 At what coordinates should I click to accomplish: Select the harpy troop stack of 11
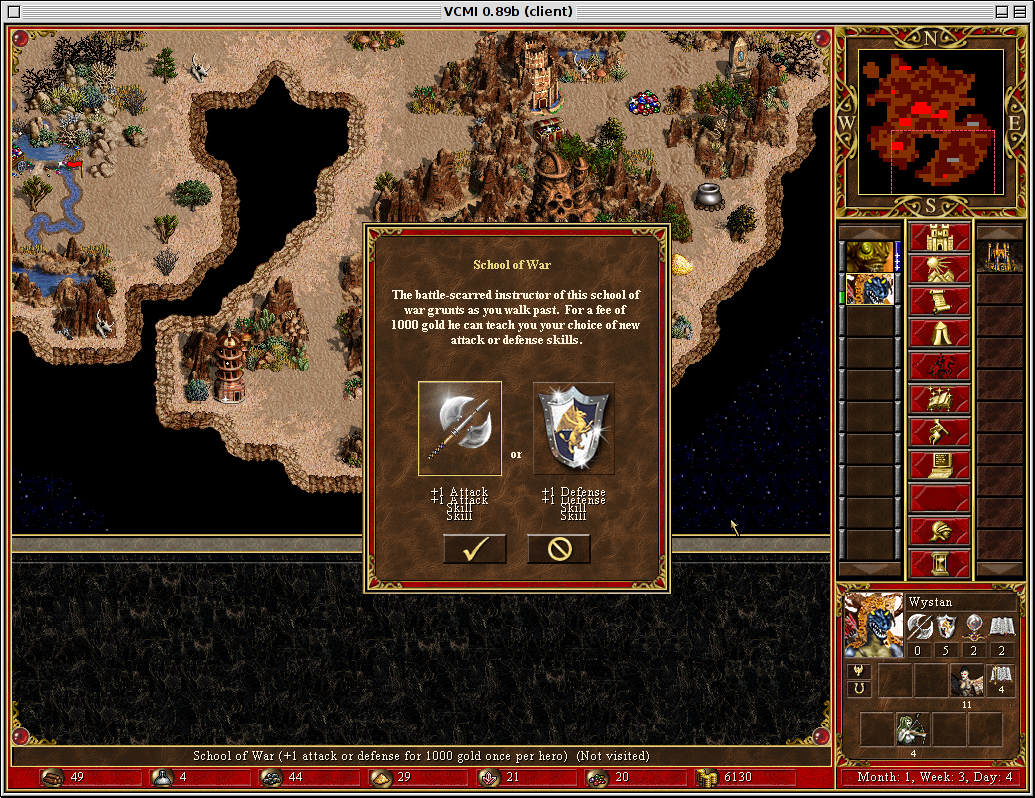[x=966, y=681]
